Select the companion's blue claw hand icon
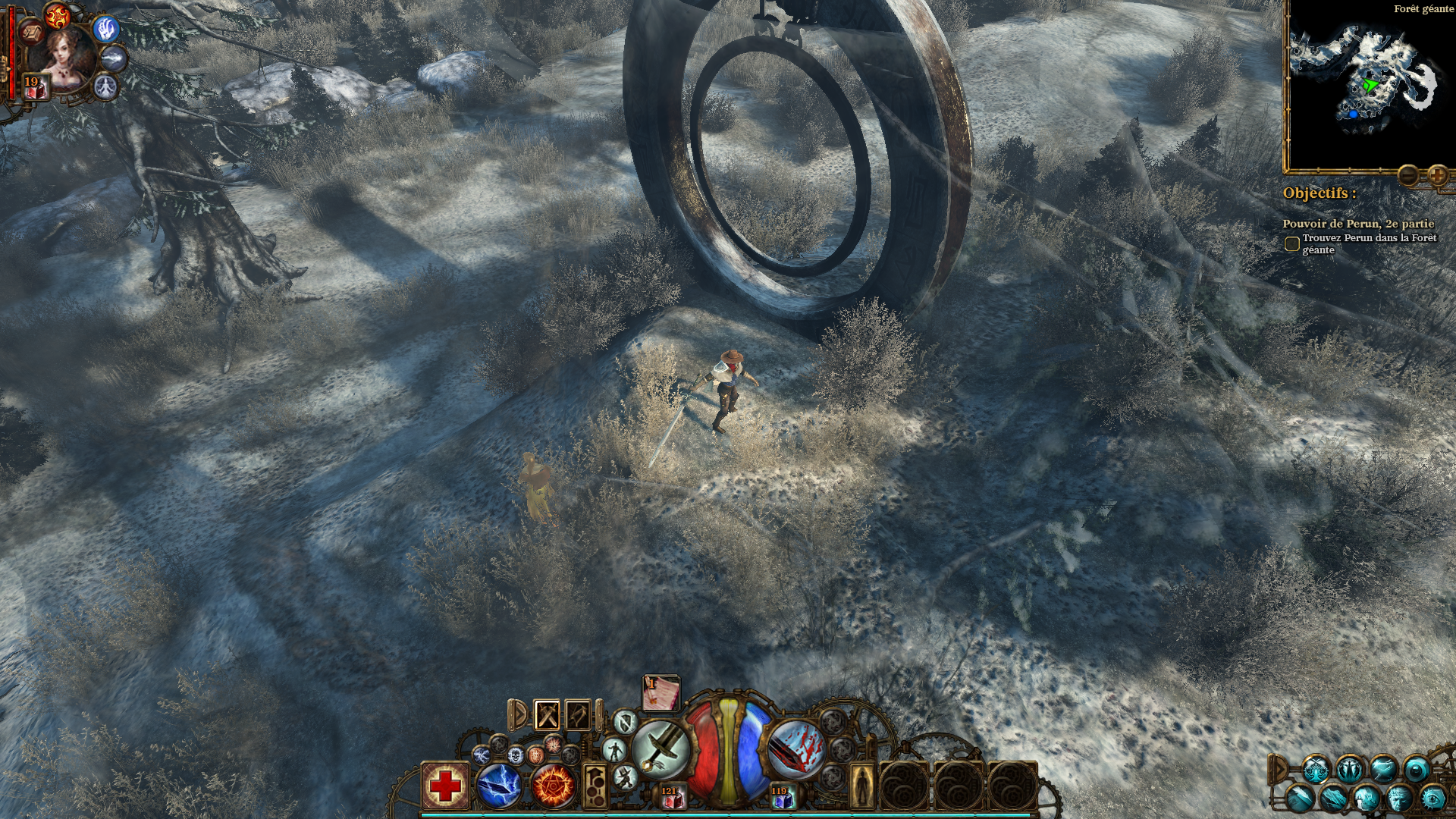The image size is (1456, 819). (x=105, y=28)
